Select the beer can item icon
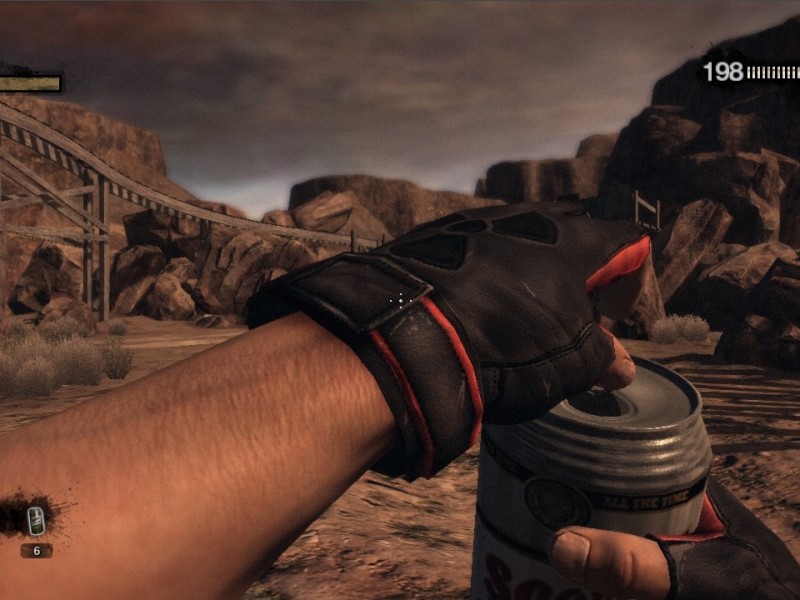The width and height of the screenshot is (800, 600). pos(36,519)
